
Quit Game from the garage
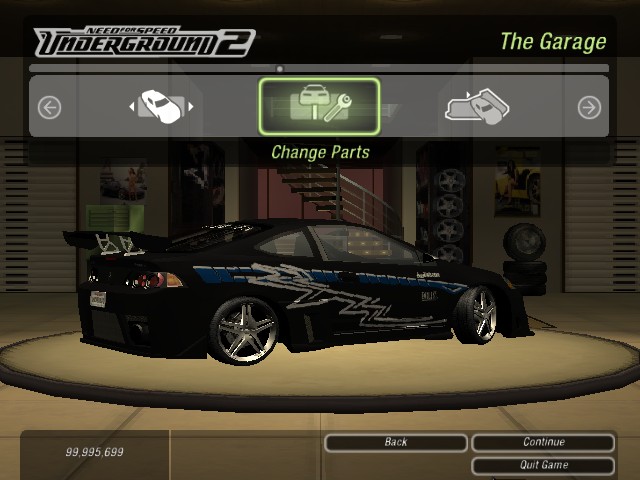click(543, 465)
